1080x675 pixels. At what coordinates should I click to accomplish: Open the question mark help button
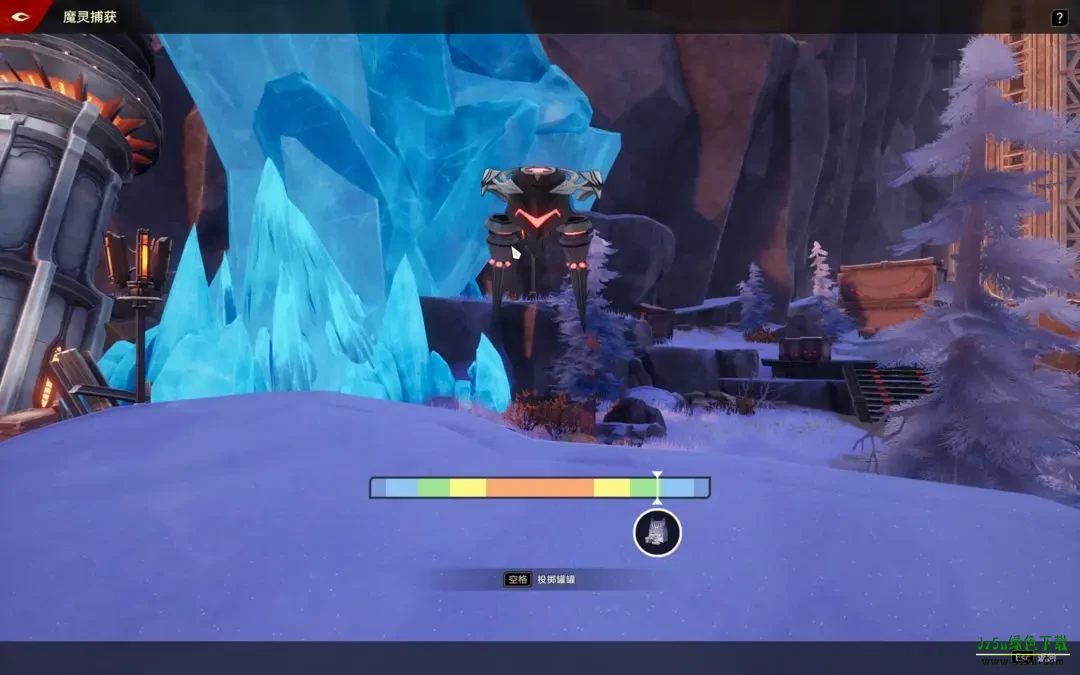(1059, 18)
